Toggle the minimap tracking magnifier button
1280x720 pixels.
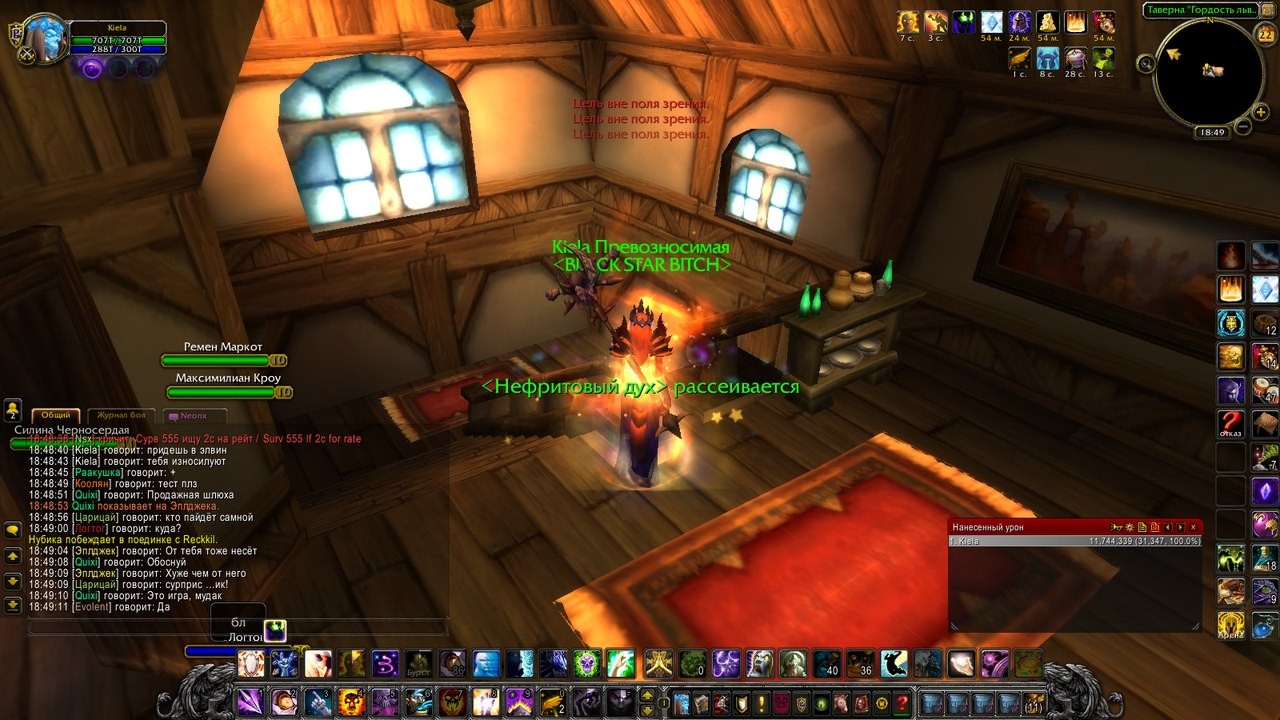(1146, 64)
